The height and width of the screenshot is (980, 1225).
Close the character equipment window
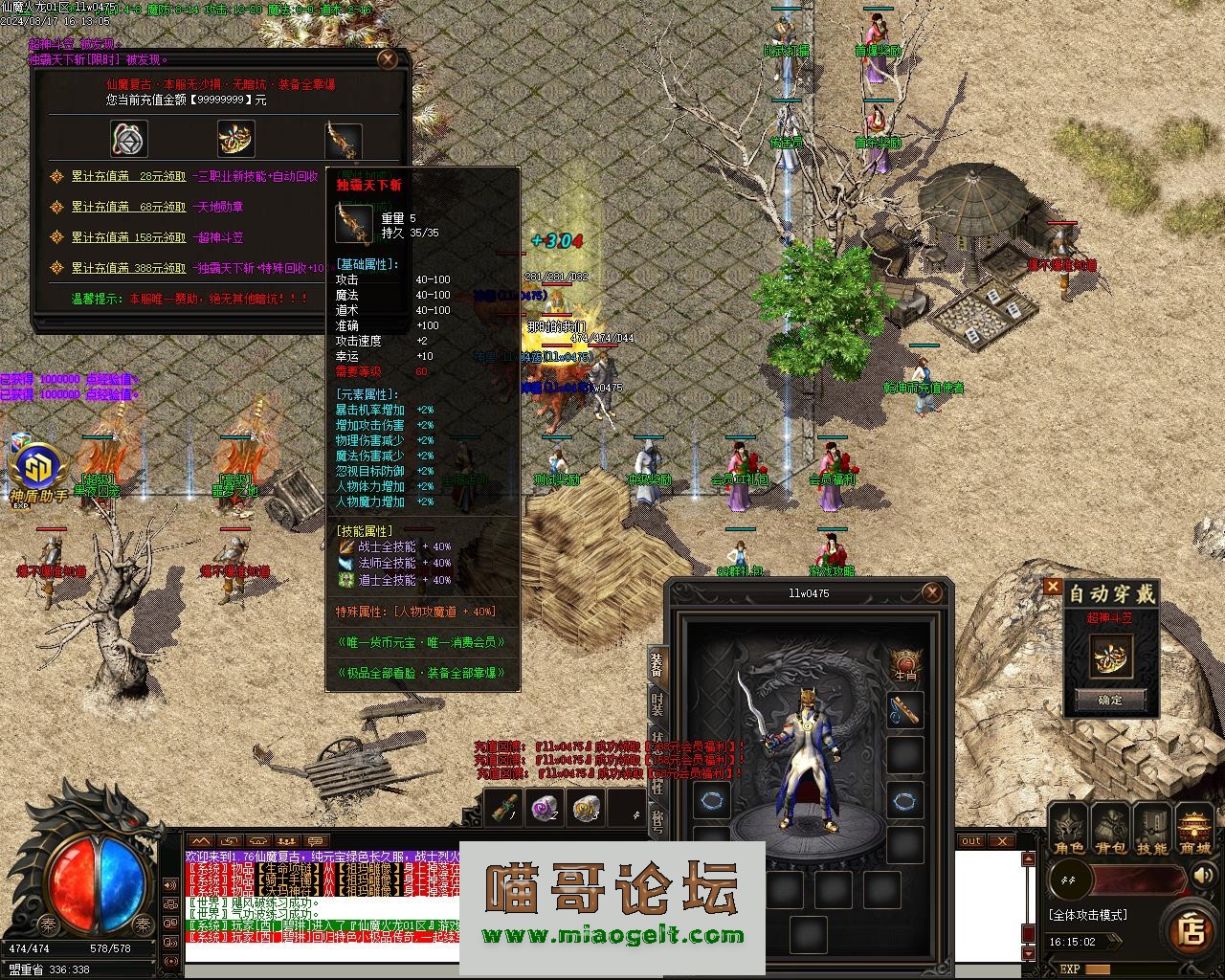[932, 593]
